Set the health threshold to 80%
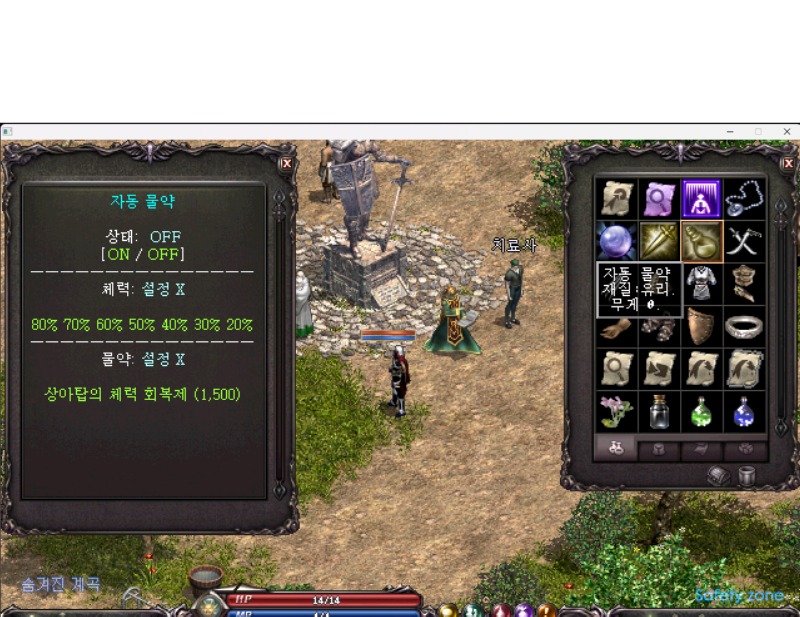The height and width of the screenshot is (617, 800). pyautogui.click(x=45, y=325)
